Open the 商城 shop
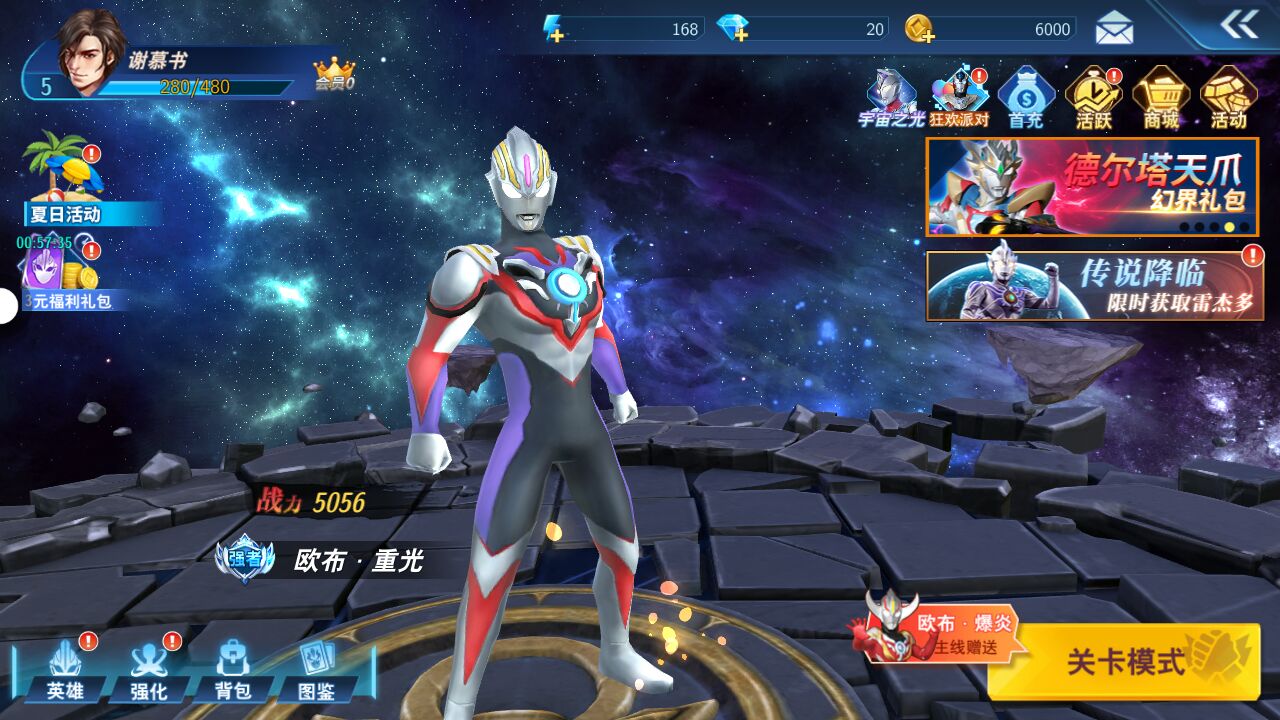 pyautogui.click(x=1161, y=99)
